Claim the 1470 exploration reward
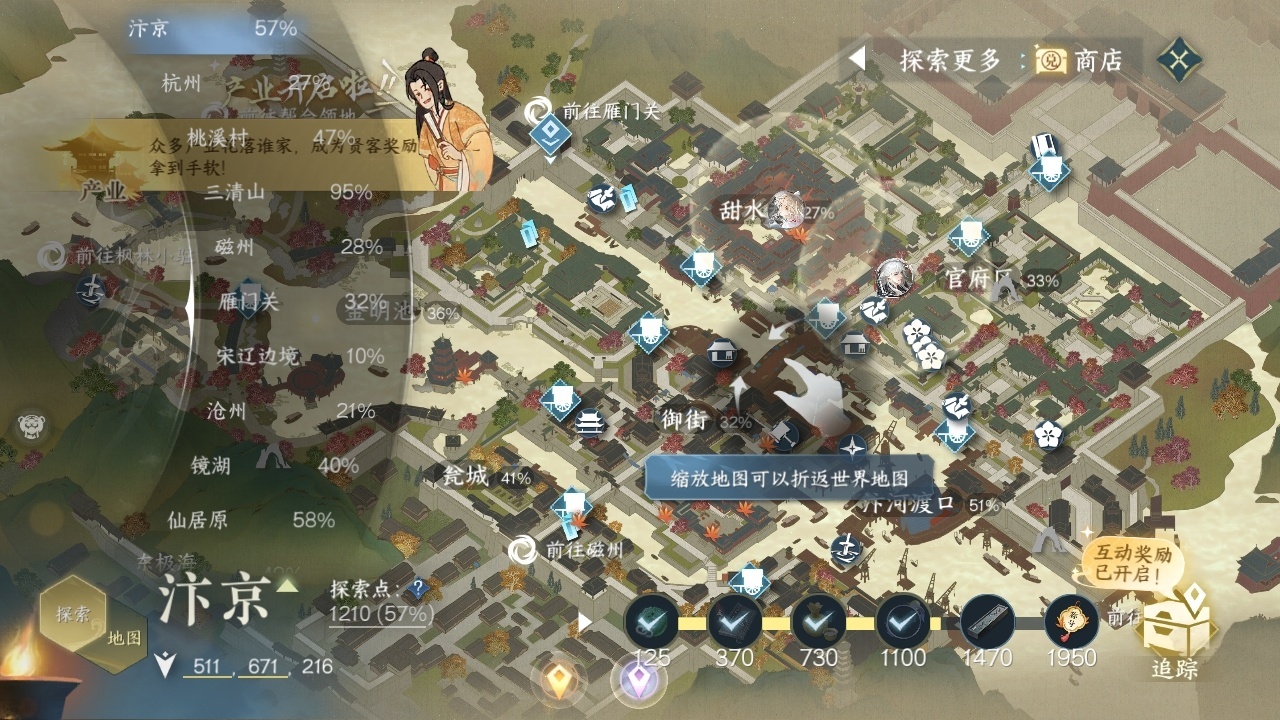Viewport: 1280px width, 720px height. pyautogui.click(x=987, y=622)
